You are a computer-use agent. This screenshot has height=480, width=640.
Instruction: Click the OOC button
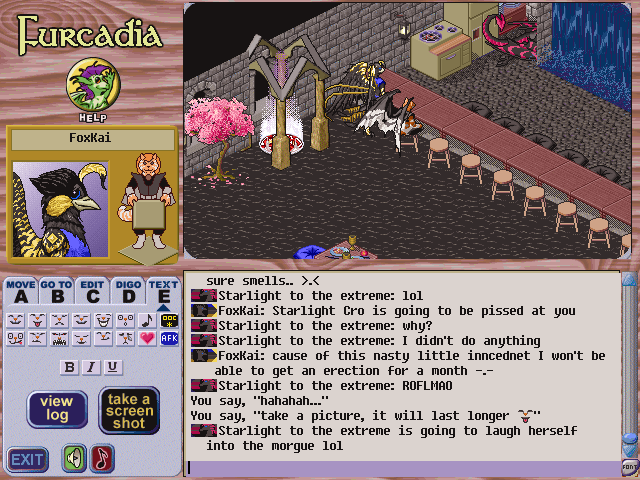[x=170, y=320]
